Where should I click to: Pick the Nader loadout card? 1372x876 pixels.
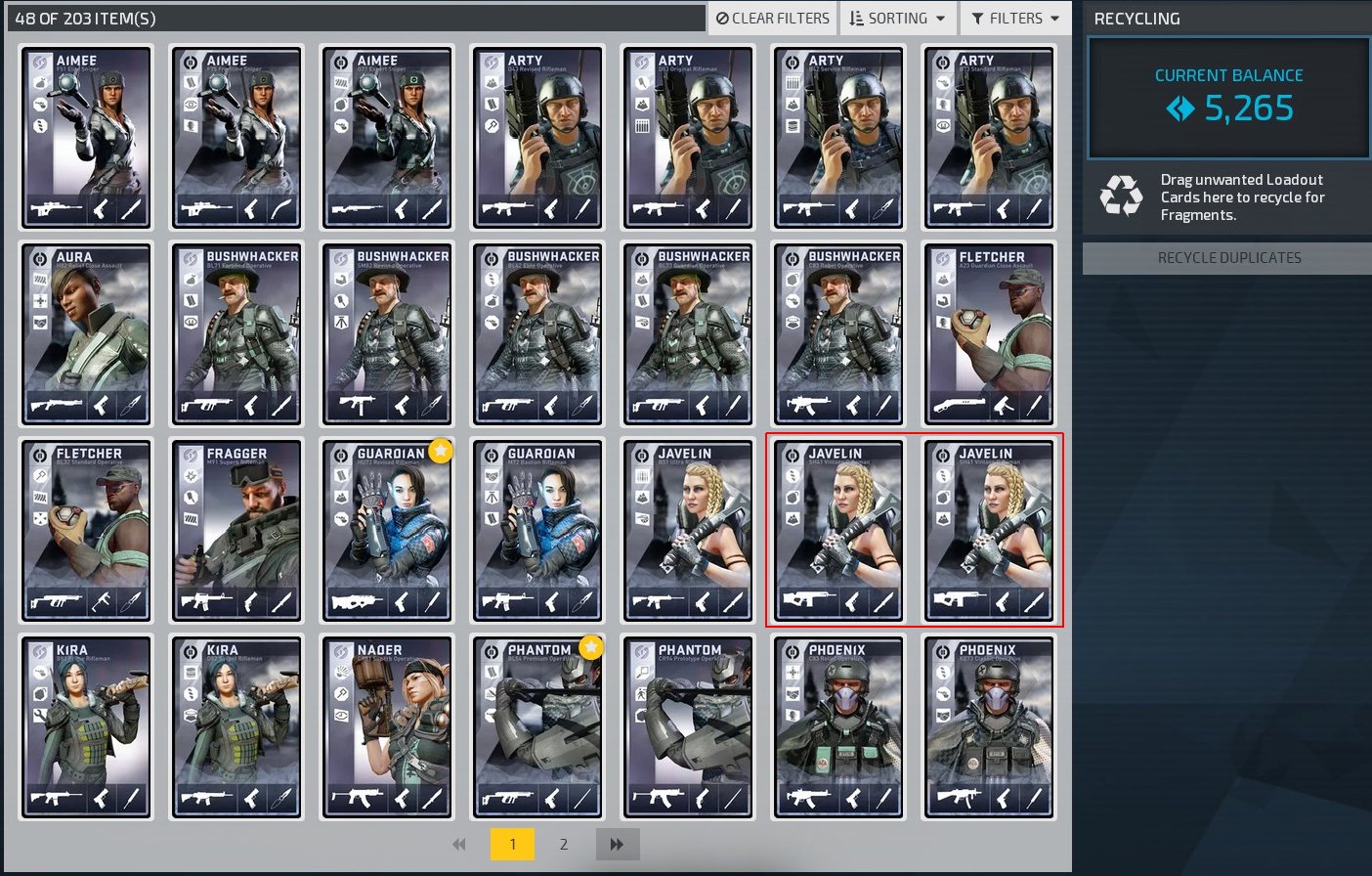click(x=388, y=726)
